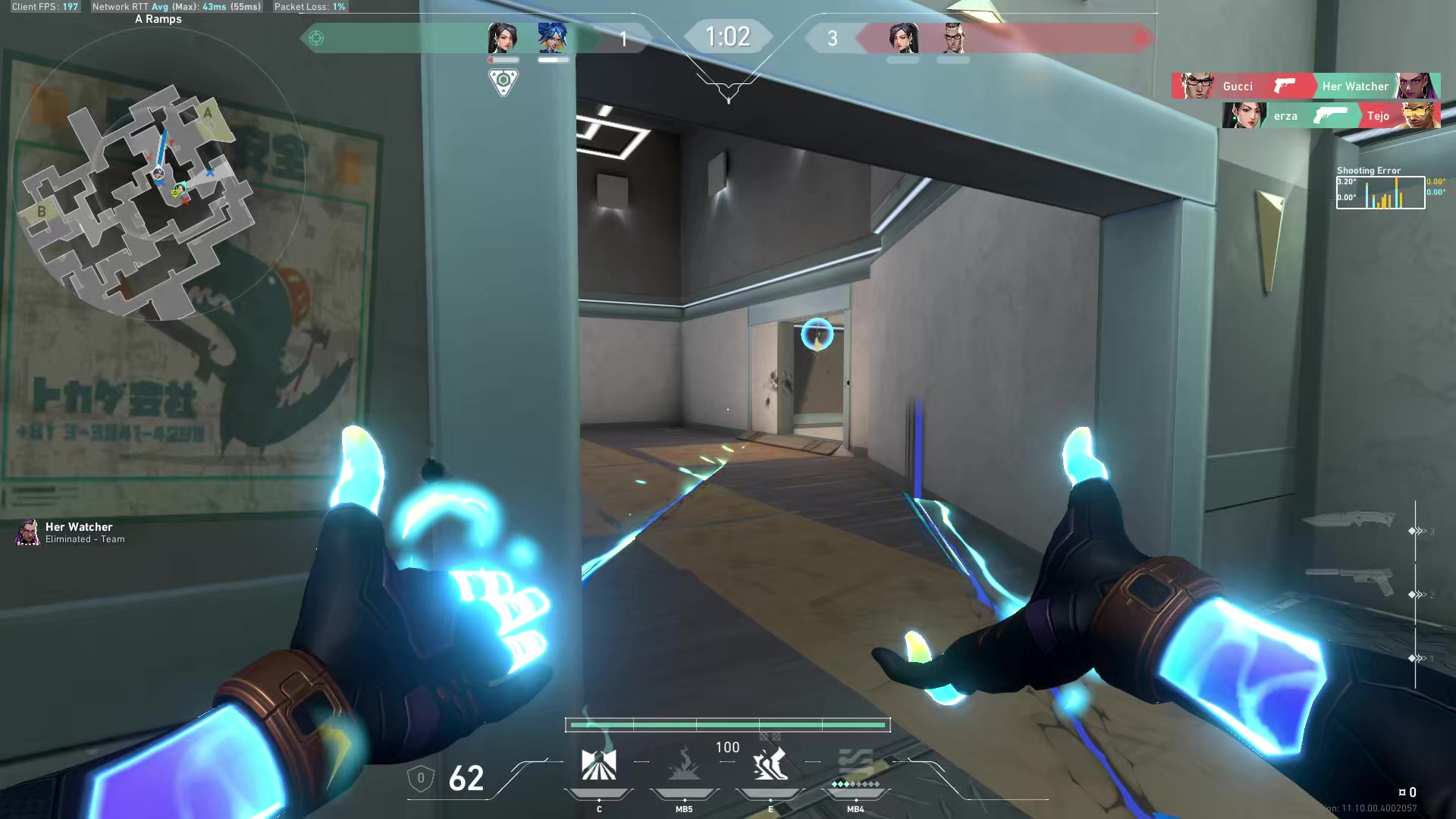Image resolution: width=1456 pixels, height=819 pixels.
Task: Activate the High Gear sprint ability icon
Action: tap(770, 764)
